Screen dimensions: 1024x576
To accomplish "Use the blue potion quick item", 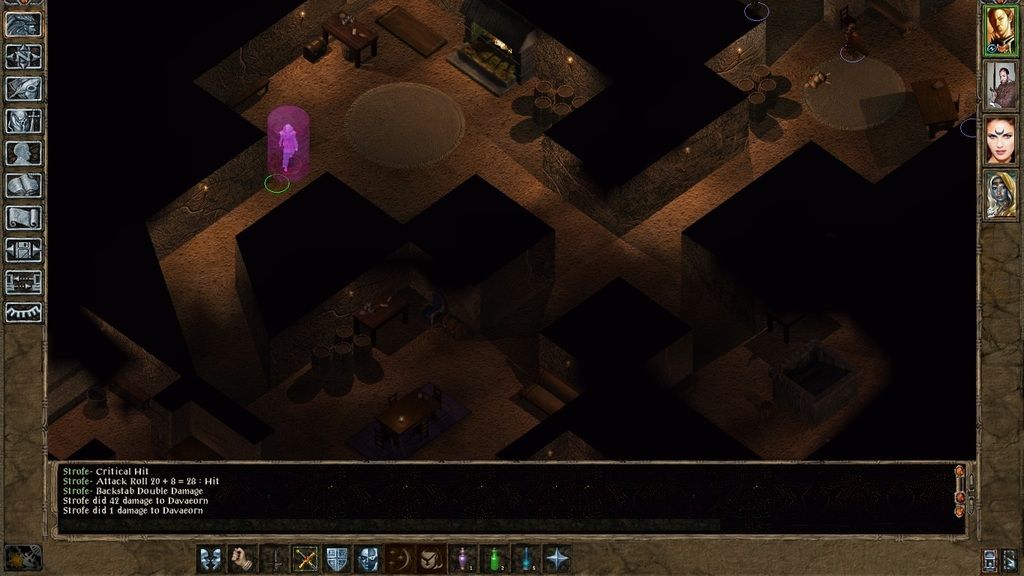I will [x=525, y=559].
